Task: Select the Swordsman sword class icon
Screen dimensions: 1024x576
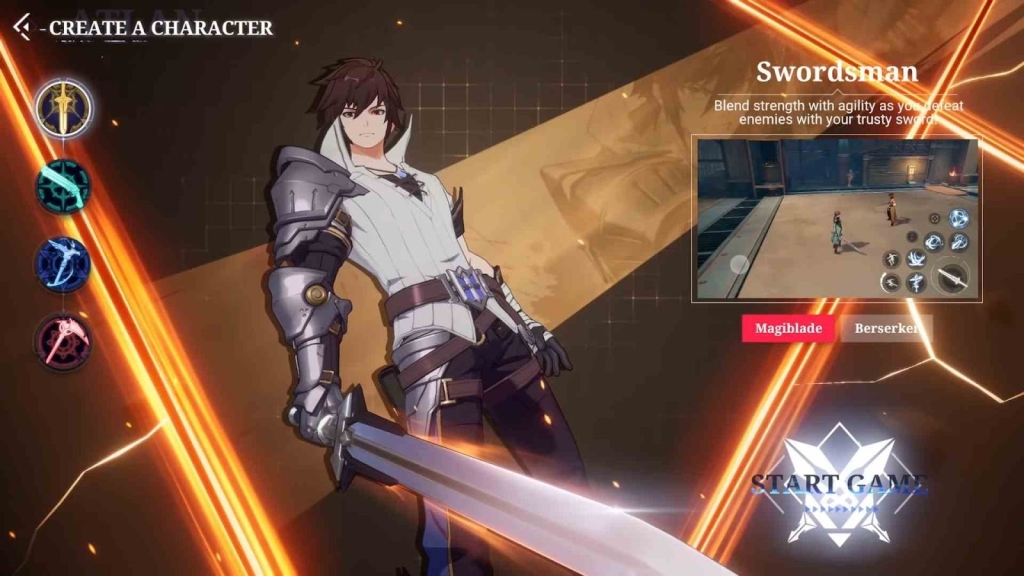Action: click(64, 108)
